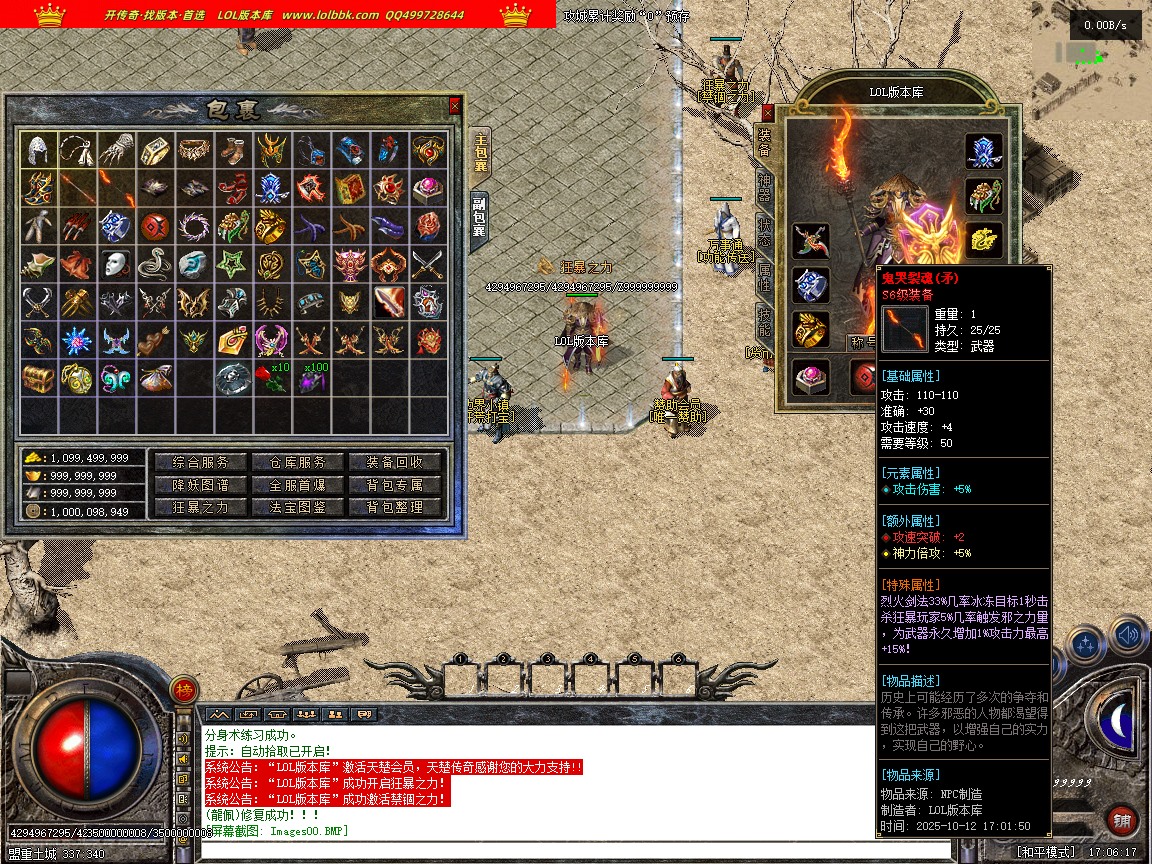Open 综合服务 general services
The width and height of the screenshot is (1152, 864).
[200, 462]
